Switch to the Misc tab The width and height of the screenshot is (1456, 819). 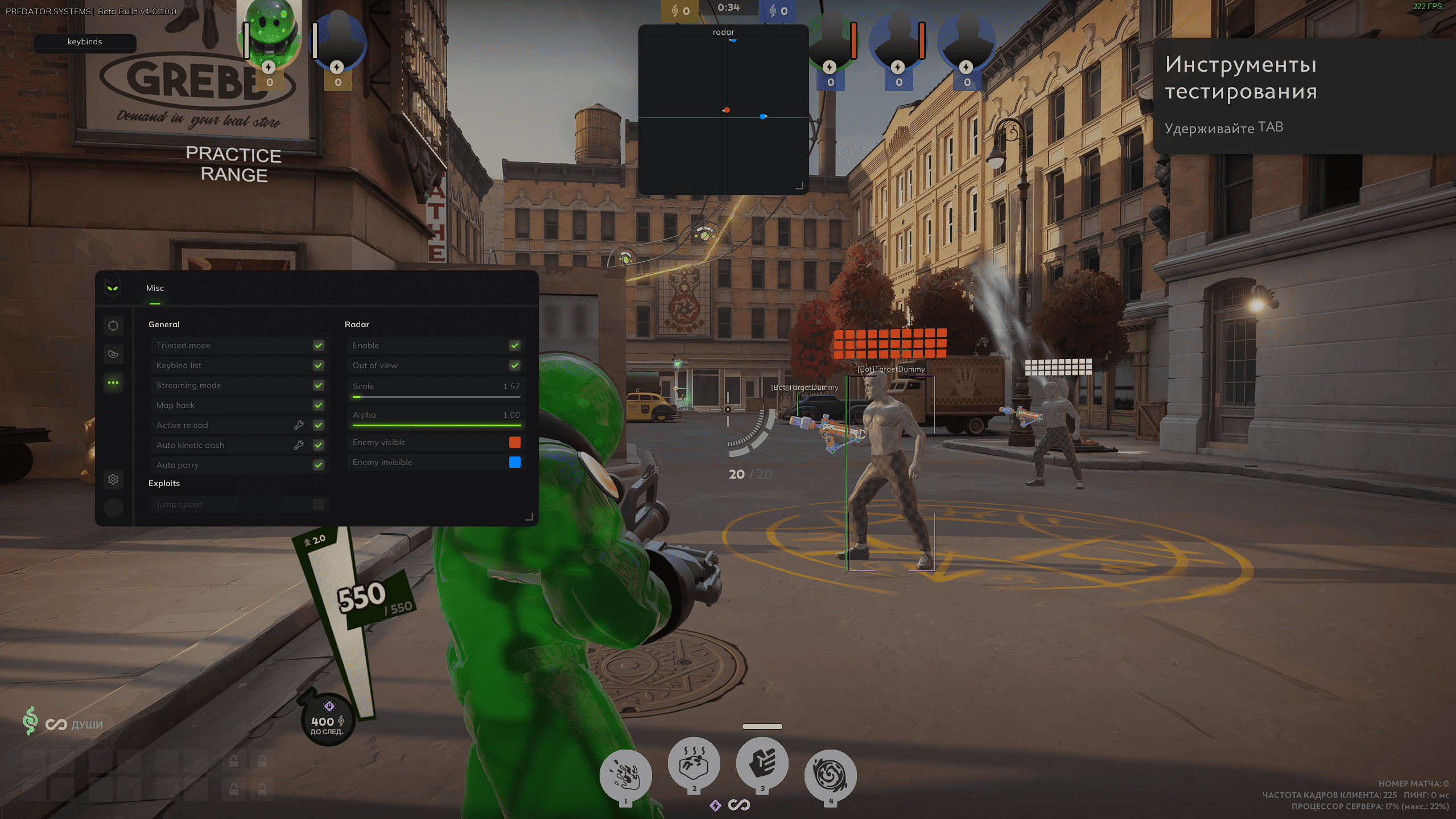point(155,288)
